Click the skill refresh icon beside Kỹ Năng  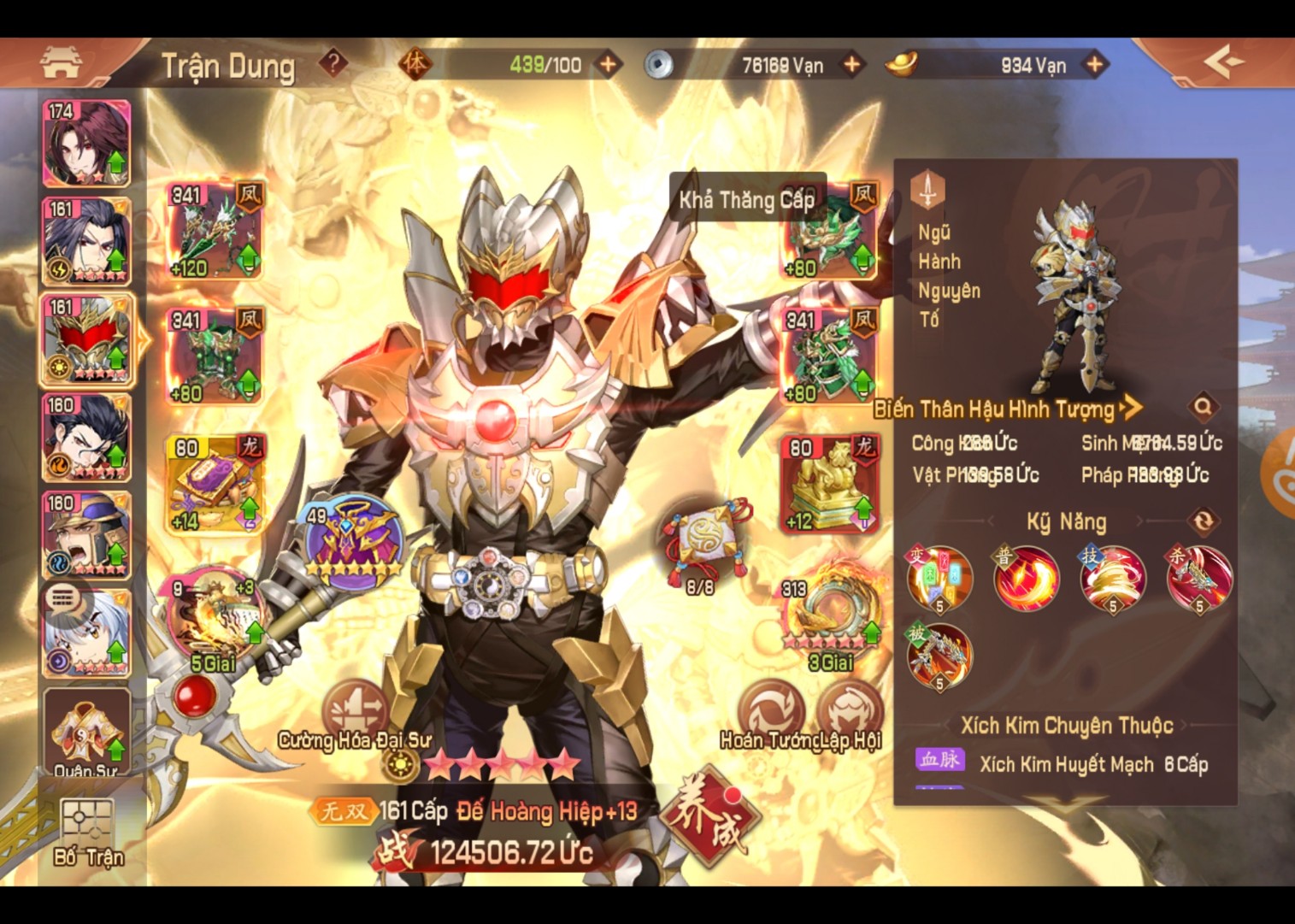(x=1205, y=521)
